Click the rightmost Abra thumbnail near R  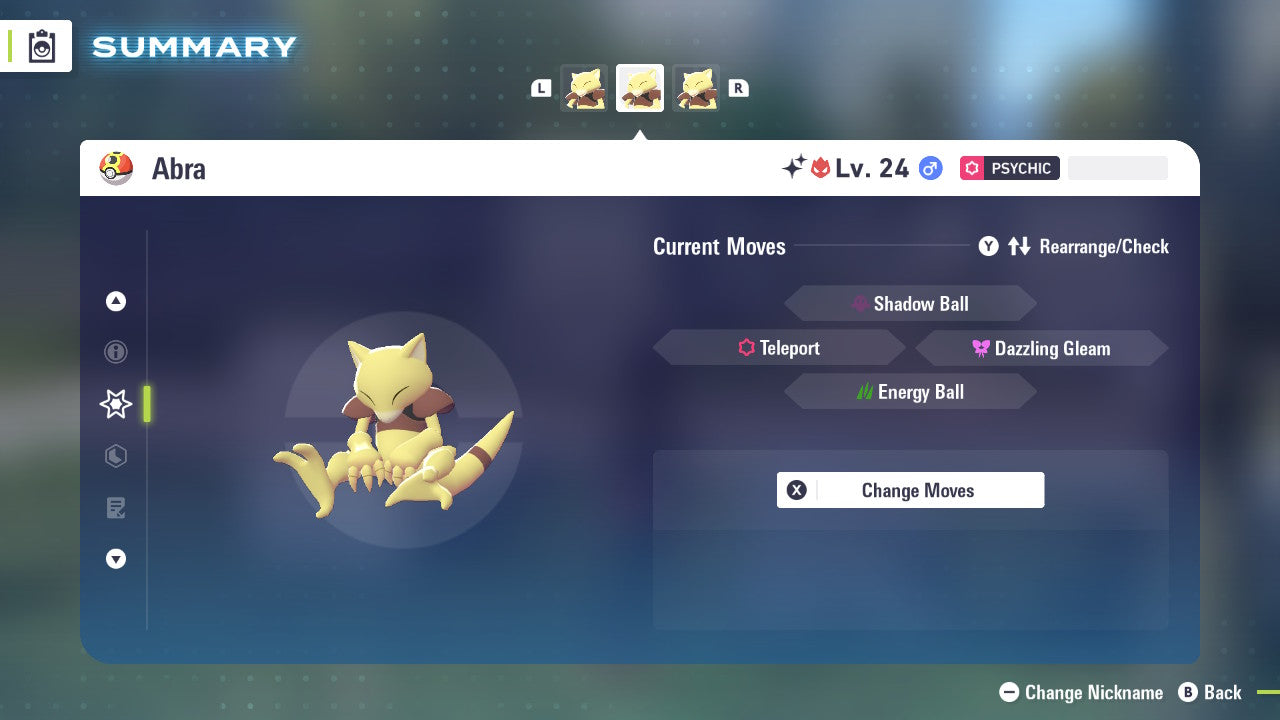click(x=696, y=87)
